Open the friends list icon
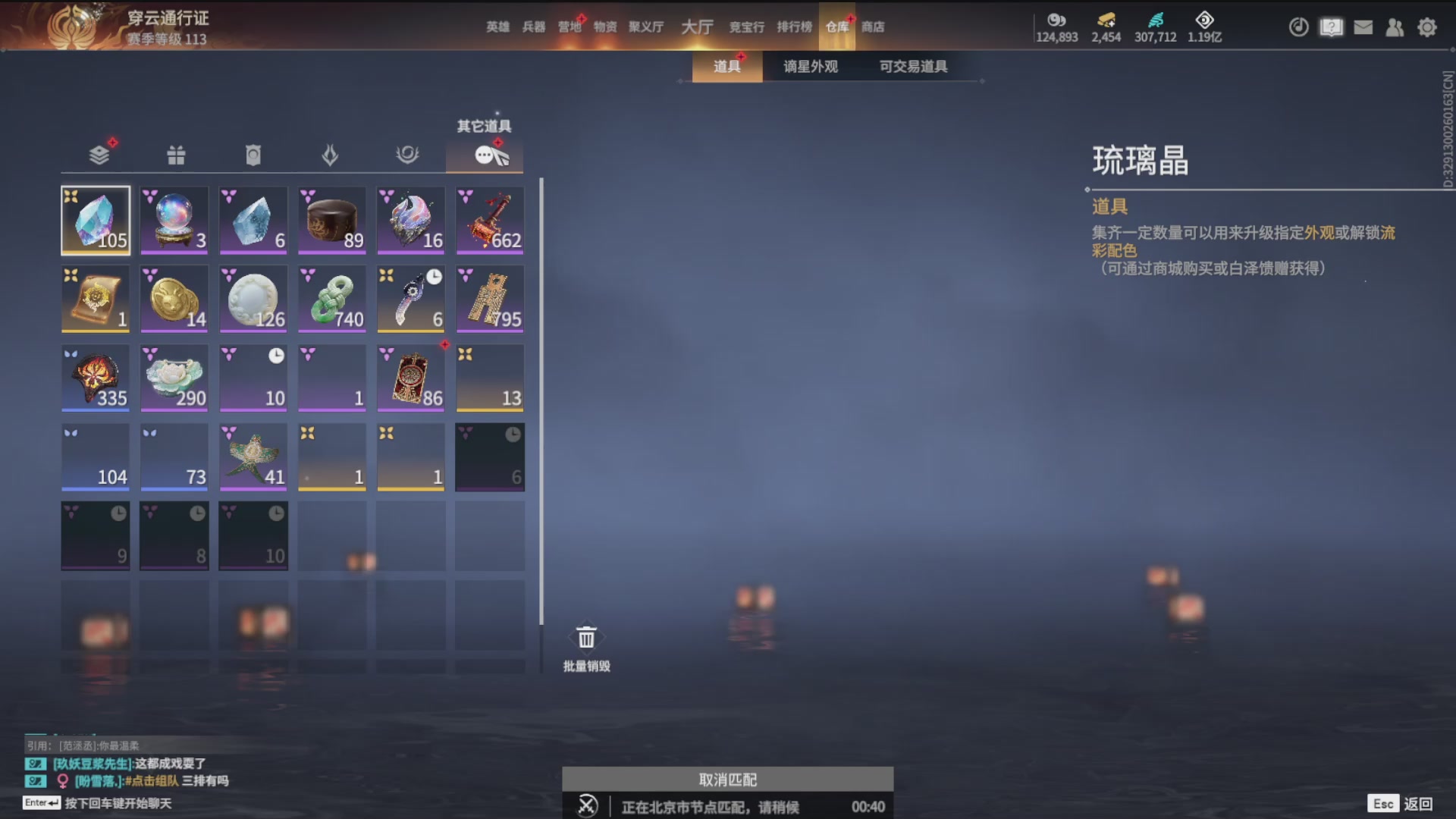 (1395, 27)
